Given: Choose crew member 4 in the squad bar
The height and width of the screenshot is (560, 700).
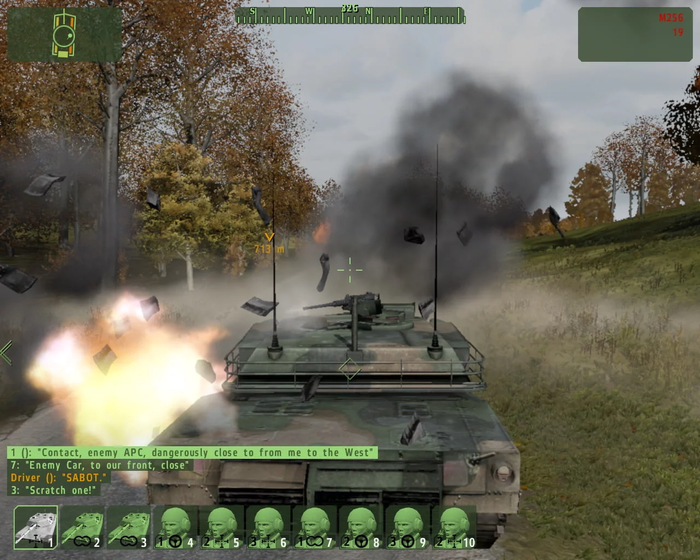Looking at the screenshot, I should click(176, 527).
